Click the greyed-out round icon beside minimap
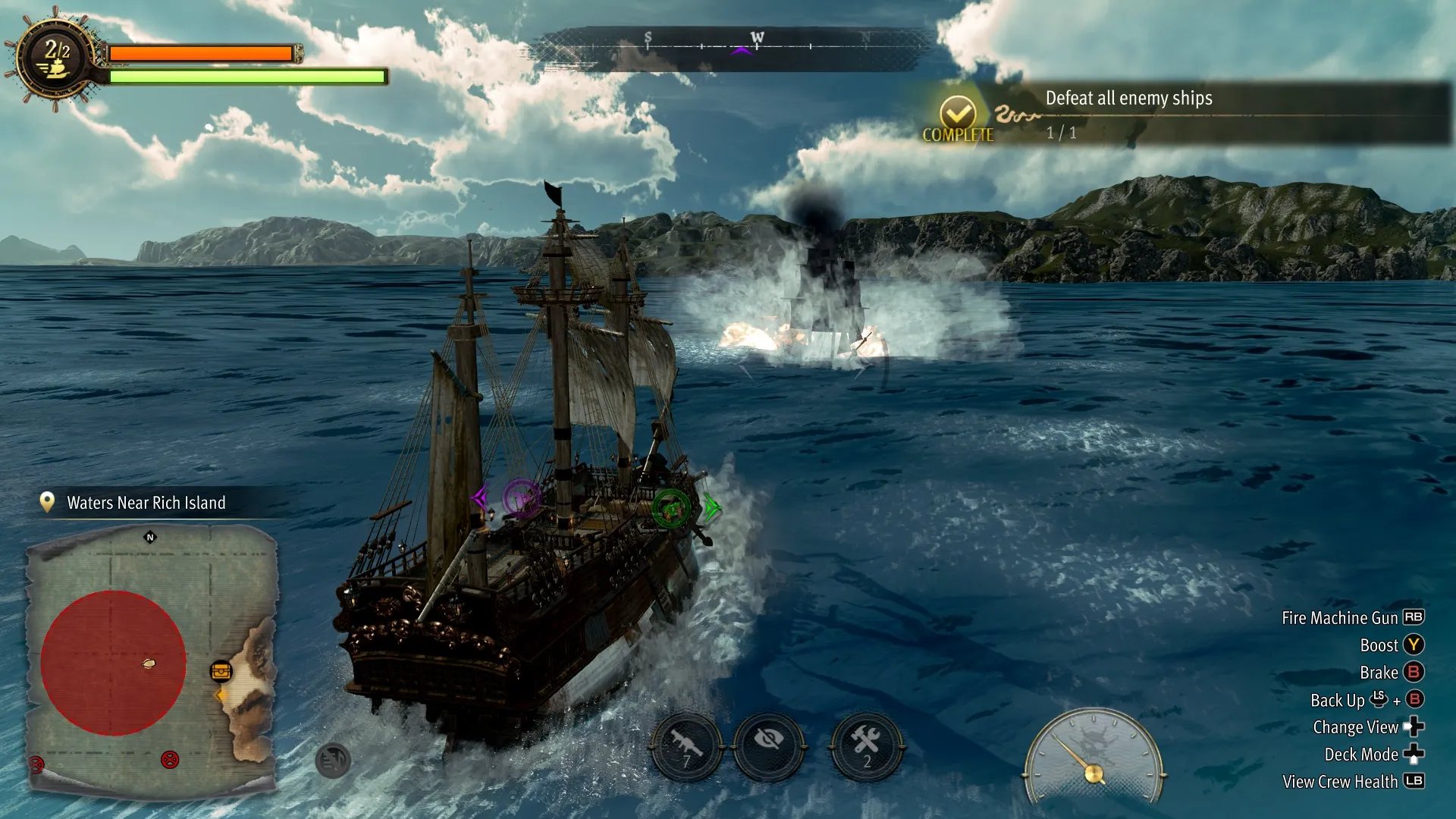Image resolution: width=1456 pixels, height=819 pixels. coord(333,761)
